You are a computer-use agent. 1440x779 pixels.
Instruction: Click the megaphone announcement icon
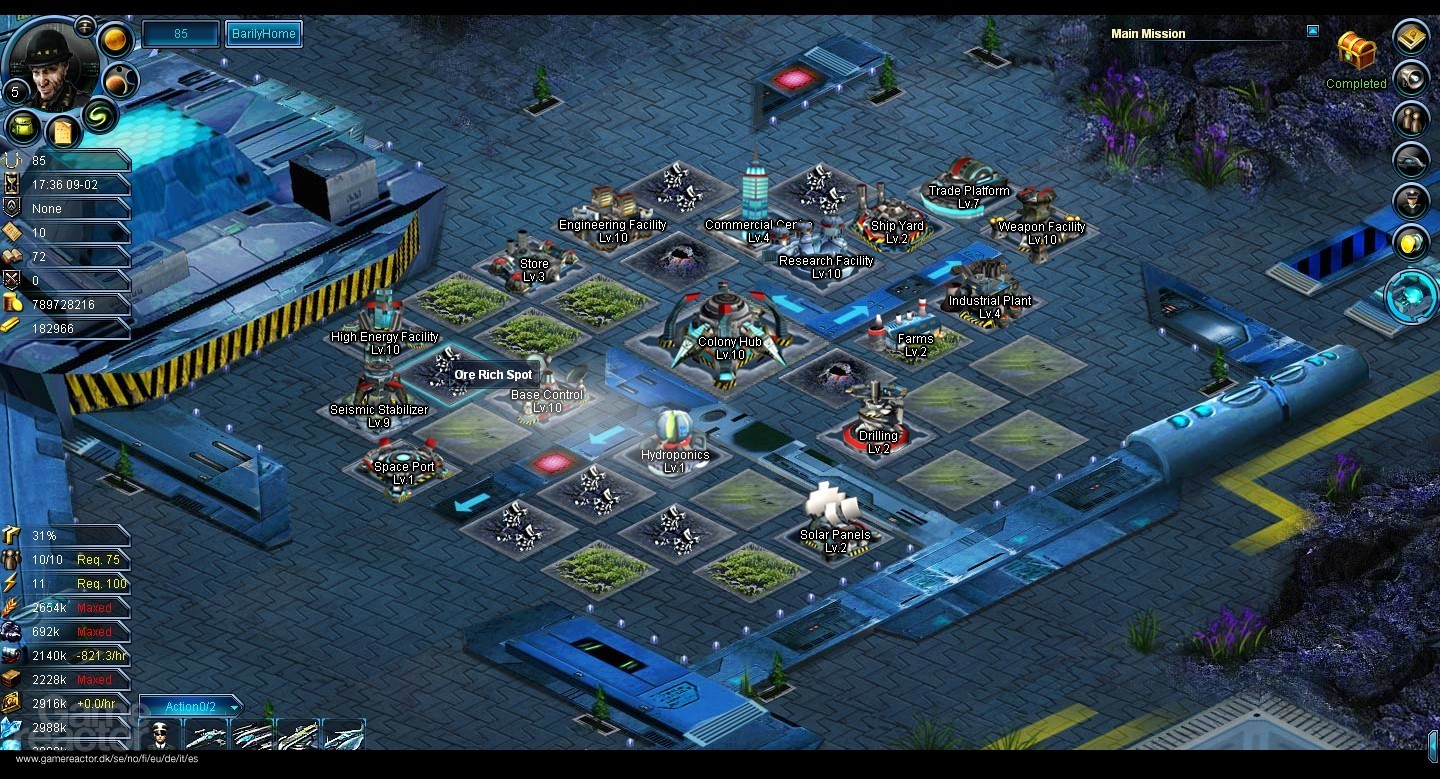pyautogui.click(x=1411, y=79)
